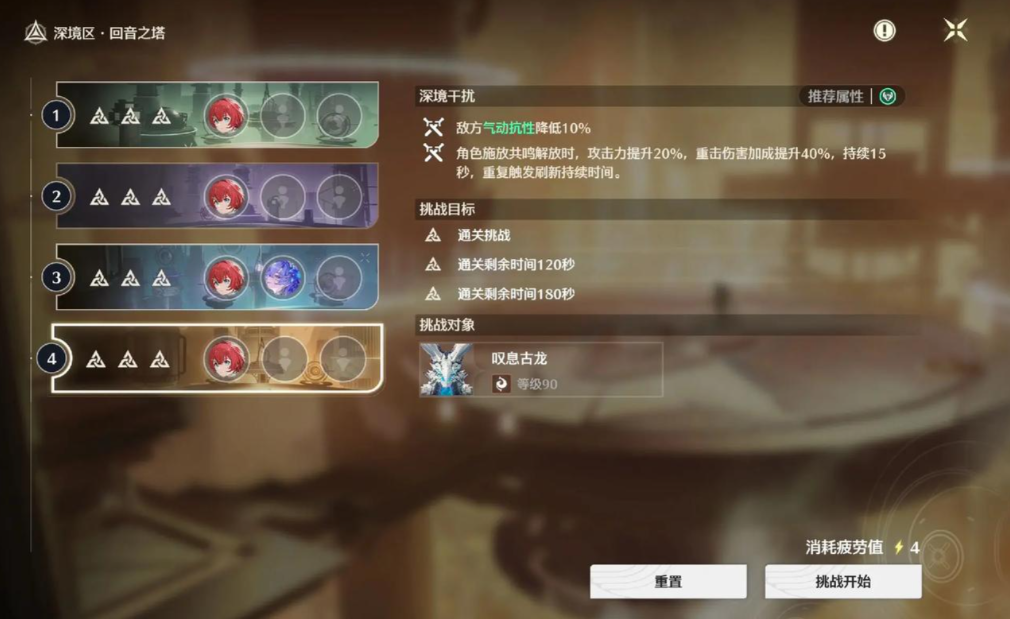The image size is (1010, 619).
Task: Click the purple-haired character on floor 3
Action: (283, 277)
